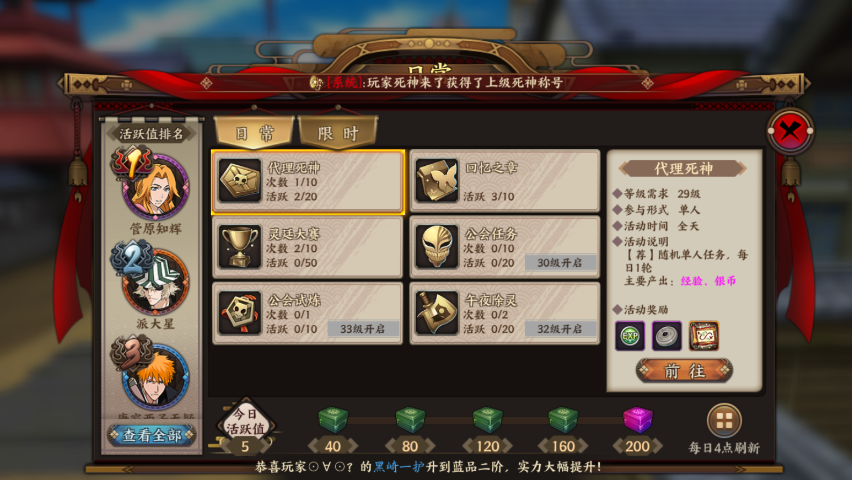The height and width of the screenshot is (480, 852).
Task: Inspect the silver coin reward icon
Action: click(x=666, y=336)
